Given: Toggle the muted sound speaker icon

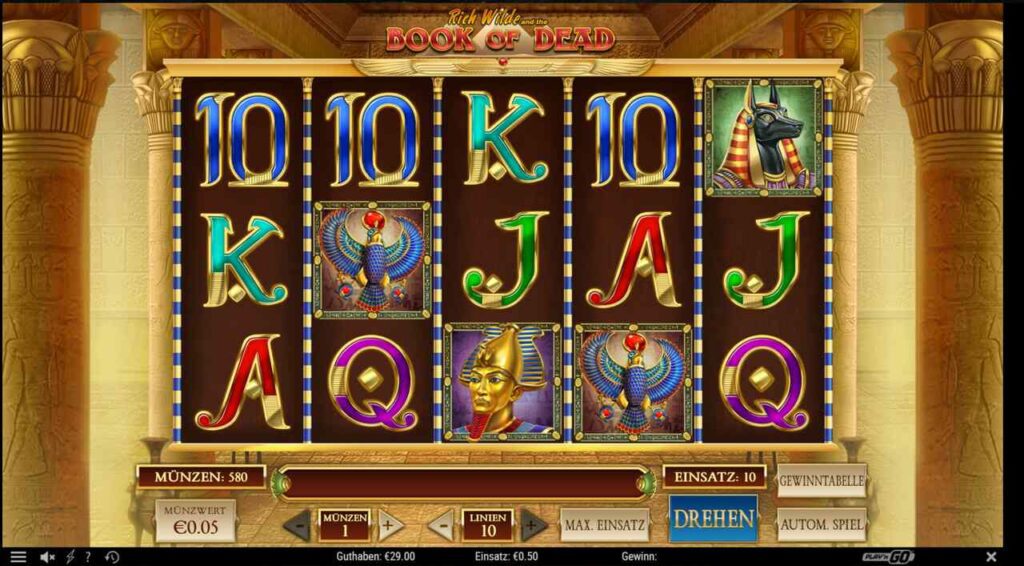Looking at the screenshot, I should (x=46, y=557).
